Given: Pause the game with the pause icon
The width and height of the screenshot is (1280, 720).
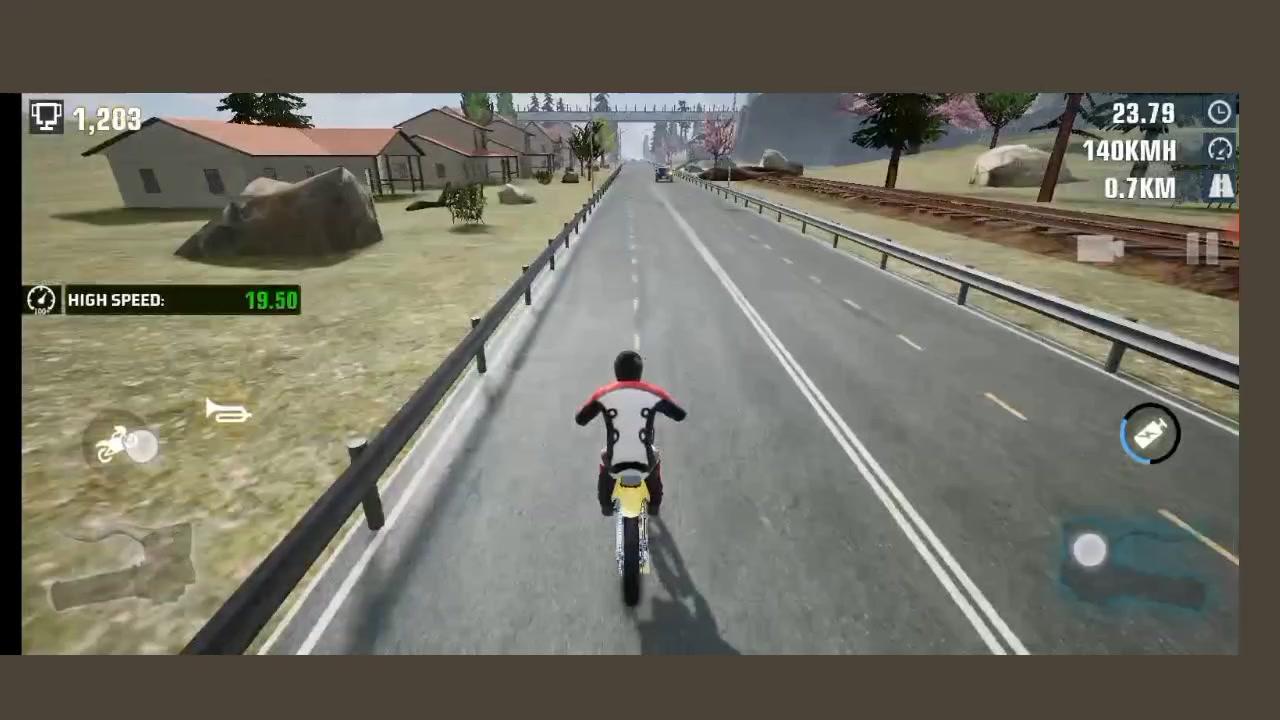Looking at the screenshot, I should (1202, 248).
